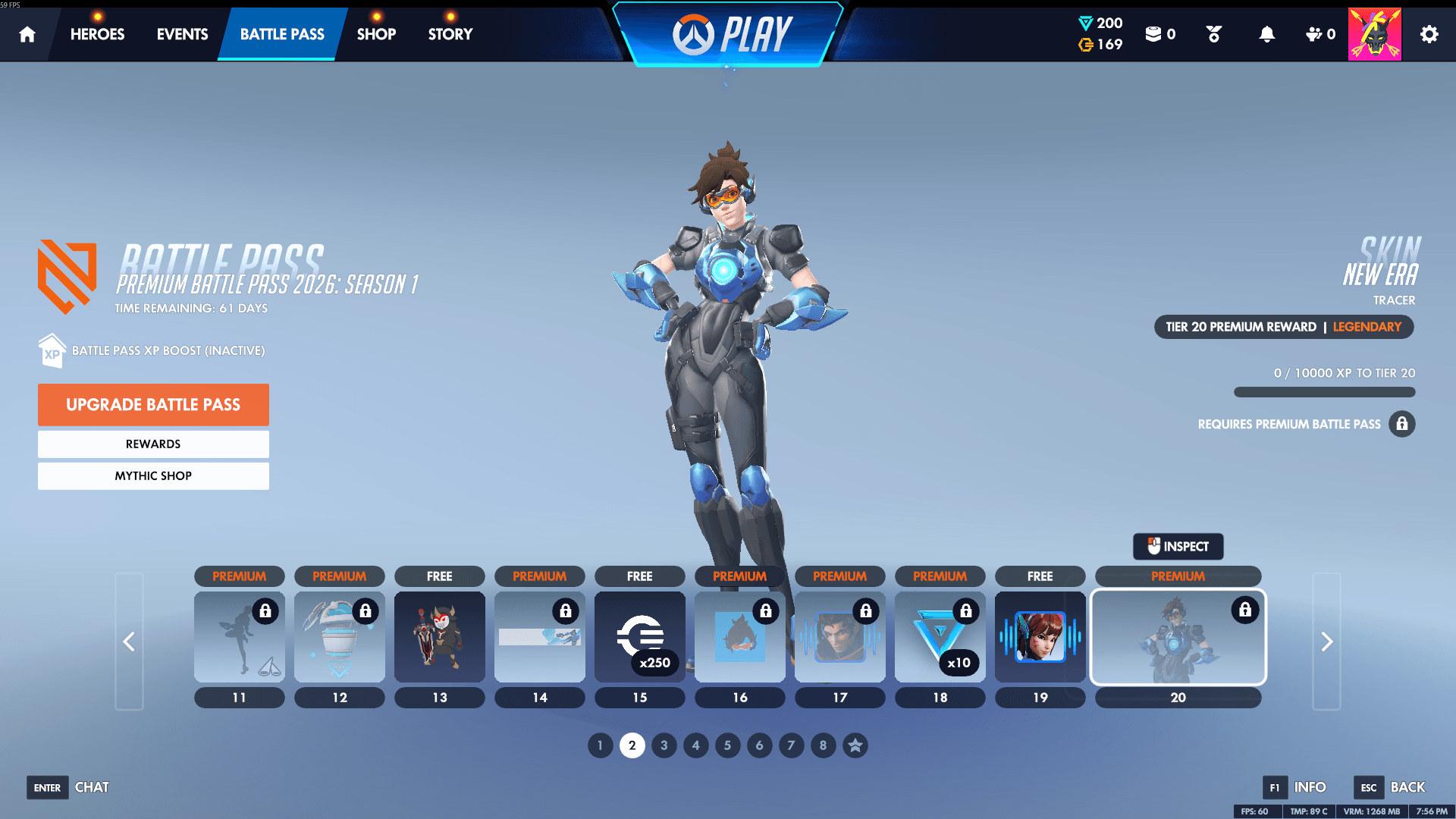Open the notifications bell icon
Image resolution: width=1456 pixels, height=819 pixels.
pyautogui.click(x=1265, y=34)
